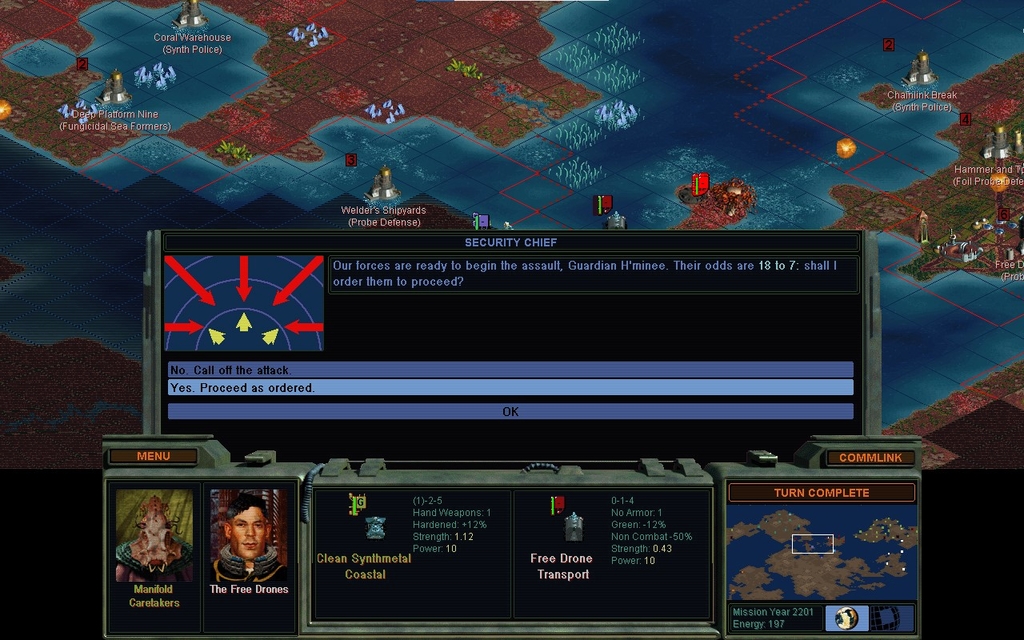
Task: Click the Clean Synthmetal Coastal unit panel
Action: [412, 552]
